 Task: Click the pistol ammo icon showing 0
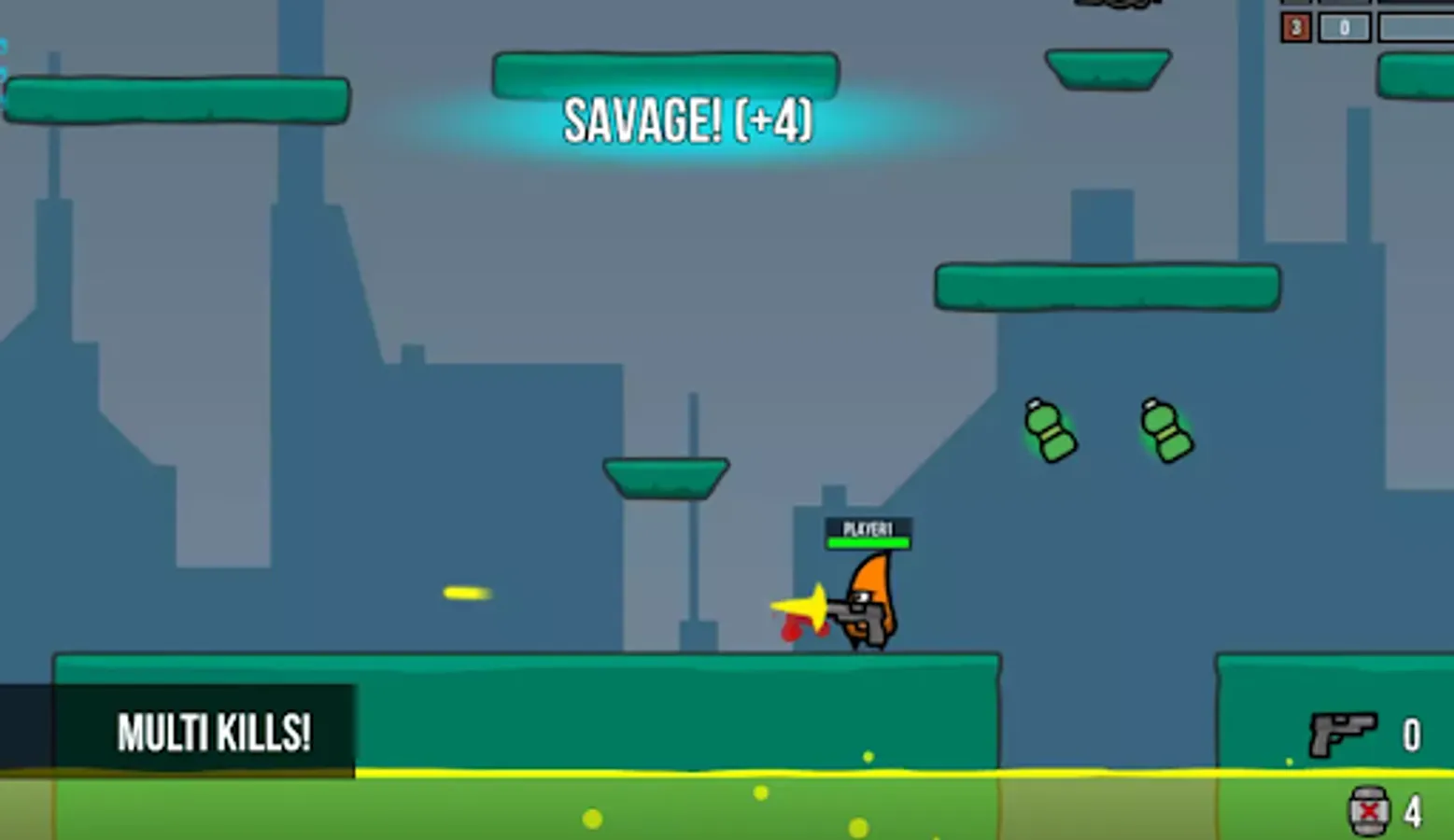click(x=1345, y=734)
